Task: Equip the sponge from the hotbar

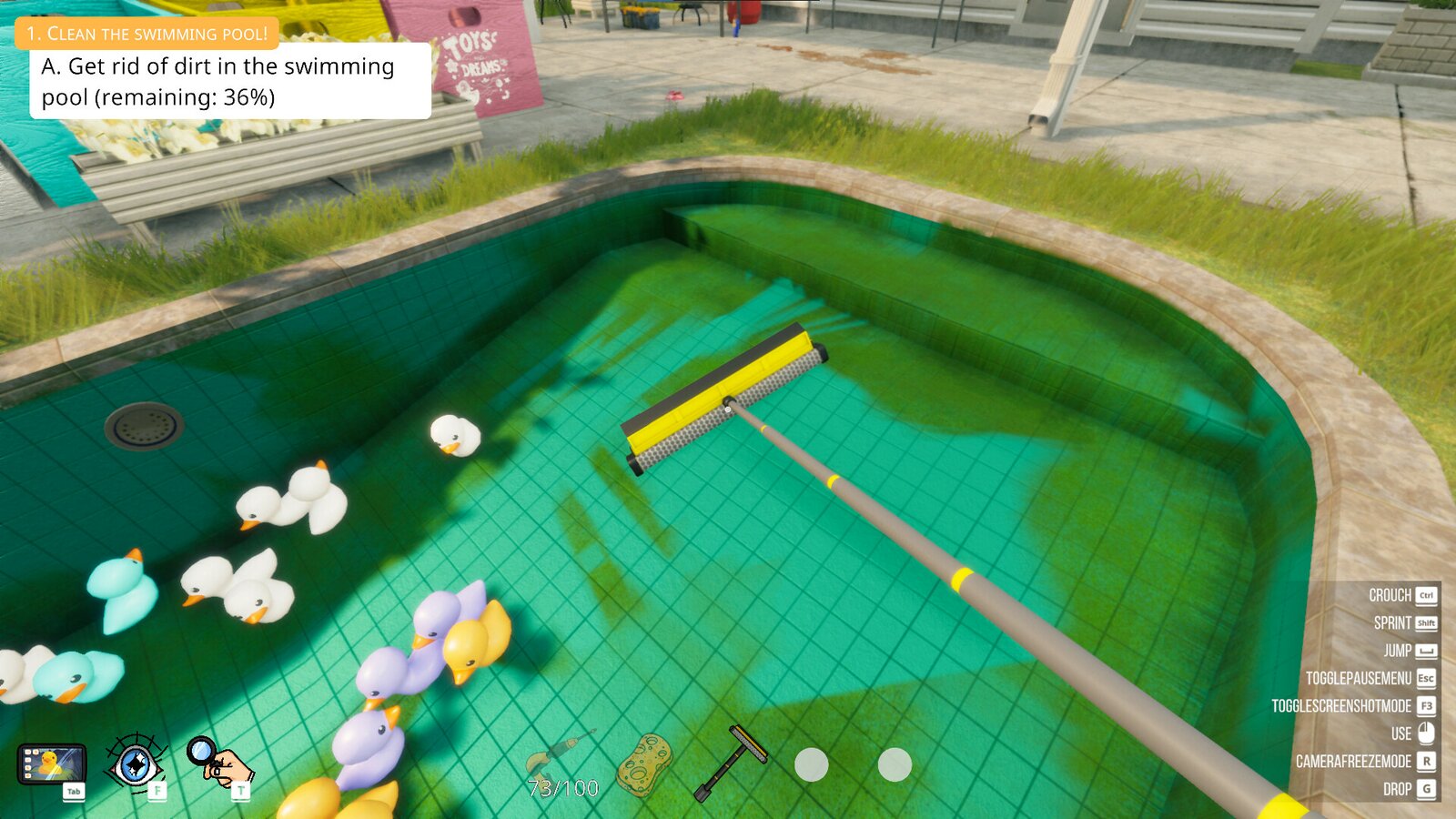Action: click(646, 764)
